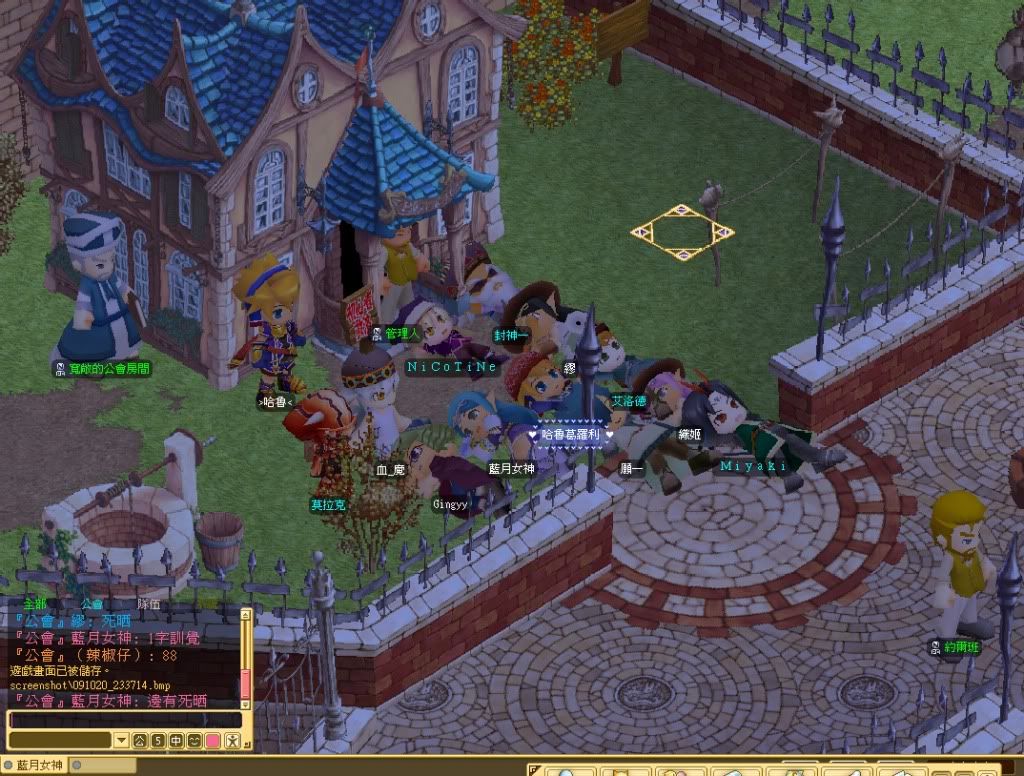Switch to the 全部 chat tab
This screenshot has height=776, width=1024.
point(35,604)
